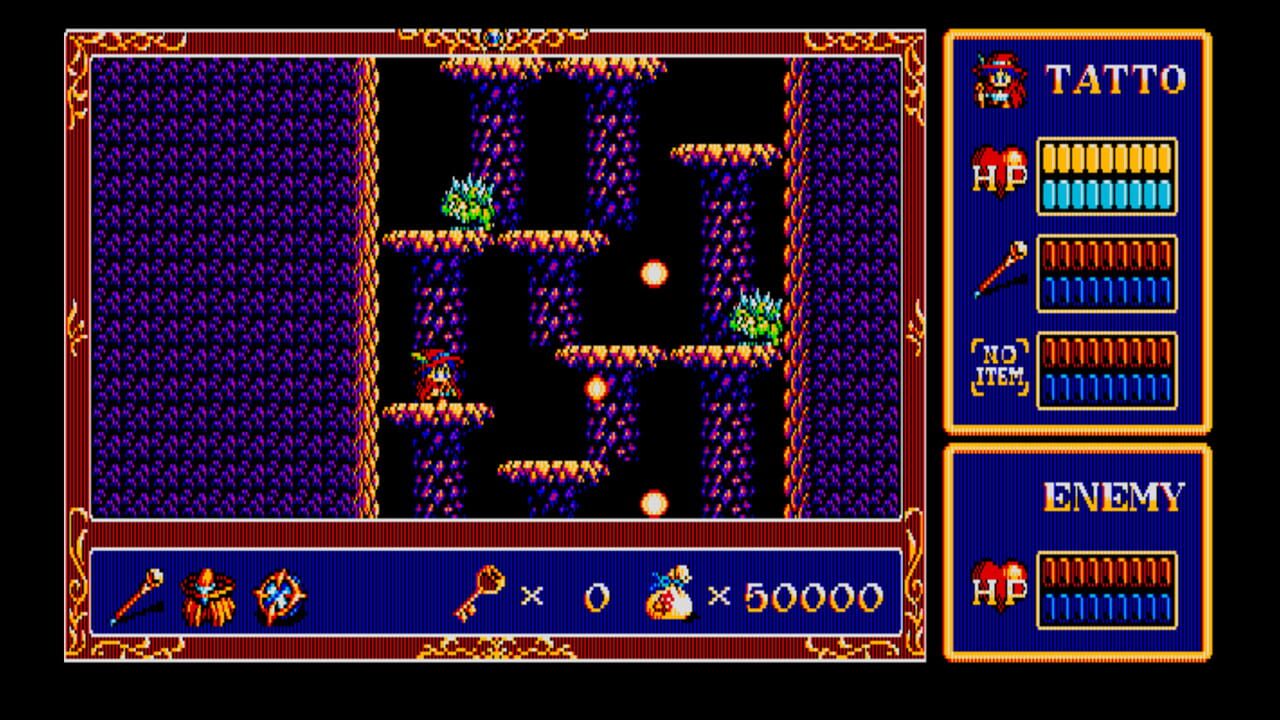Screen dimensions: 1280x720
Task: Click the cloak item in the inventory bar
Action: click(205, 594)
